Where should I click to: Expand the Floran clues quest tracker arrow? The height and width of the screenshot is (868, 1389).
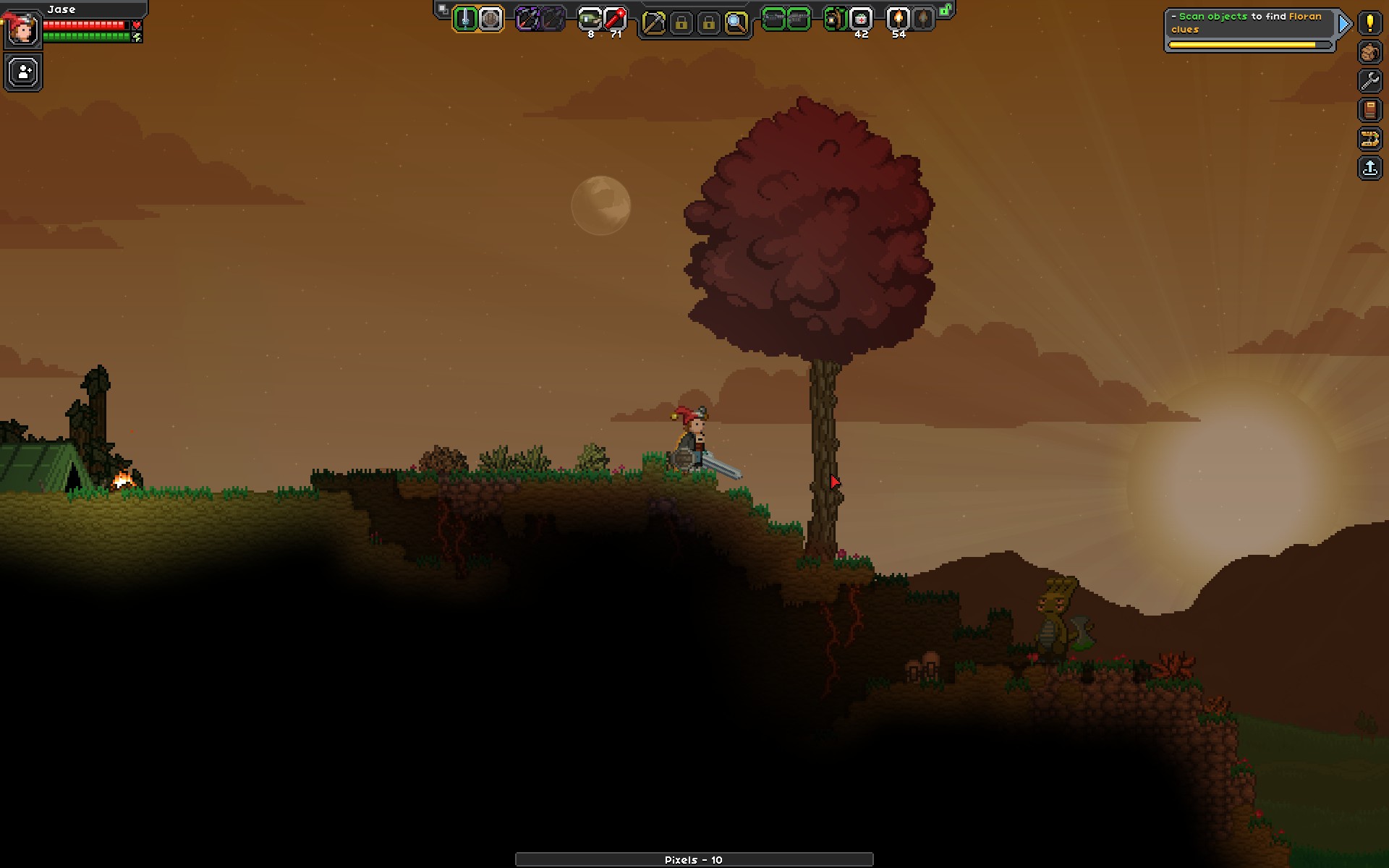point(1344,25)
